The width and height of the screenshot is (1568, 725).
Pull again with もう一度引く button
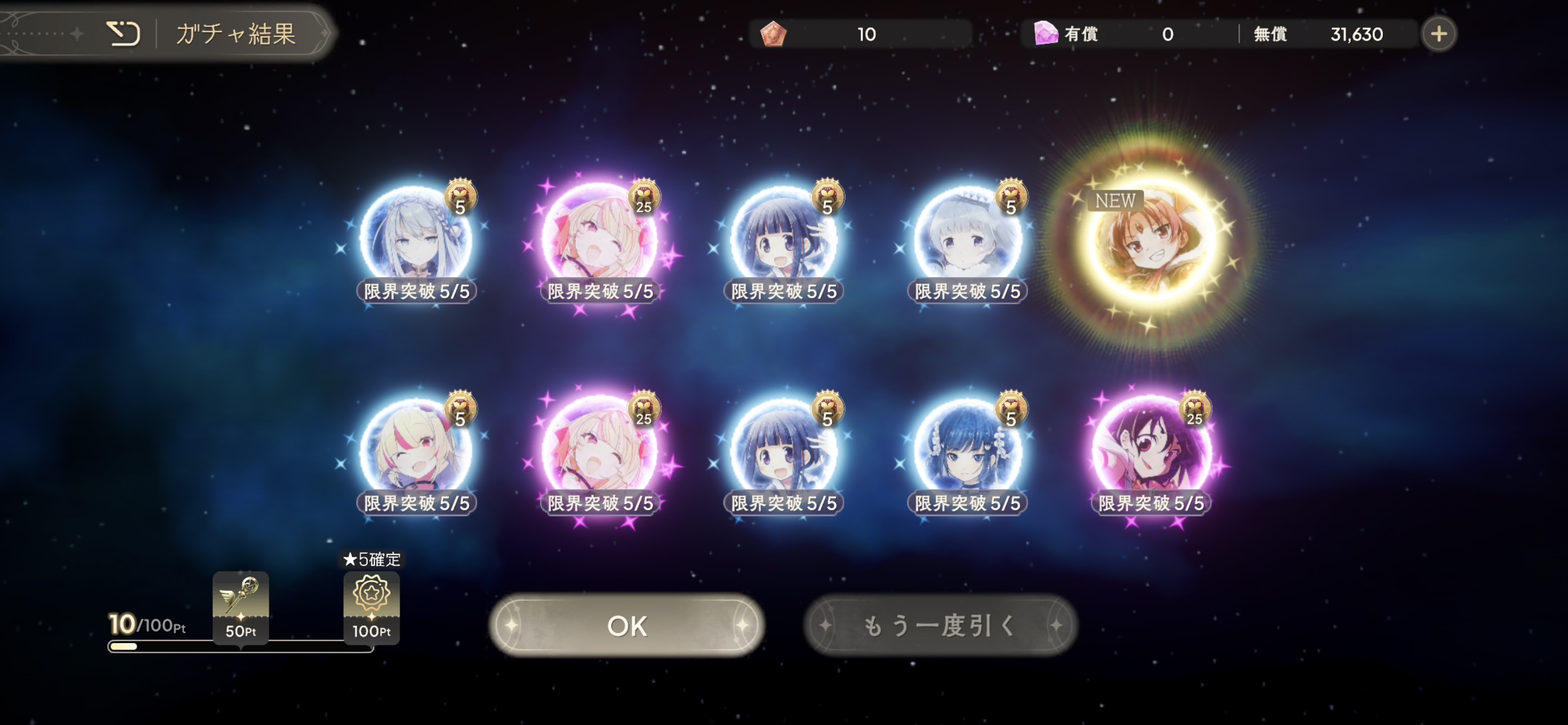tap(940, 625)
